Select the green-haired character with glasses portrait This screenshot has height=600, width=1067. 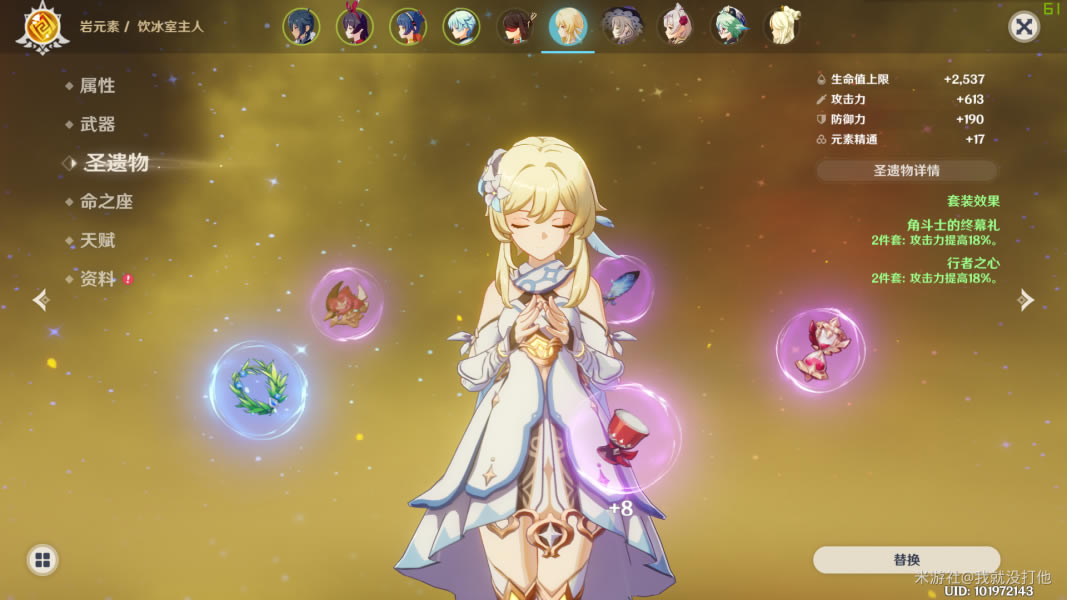pos(729,27)
